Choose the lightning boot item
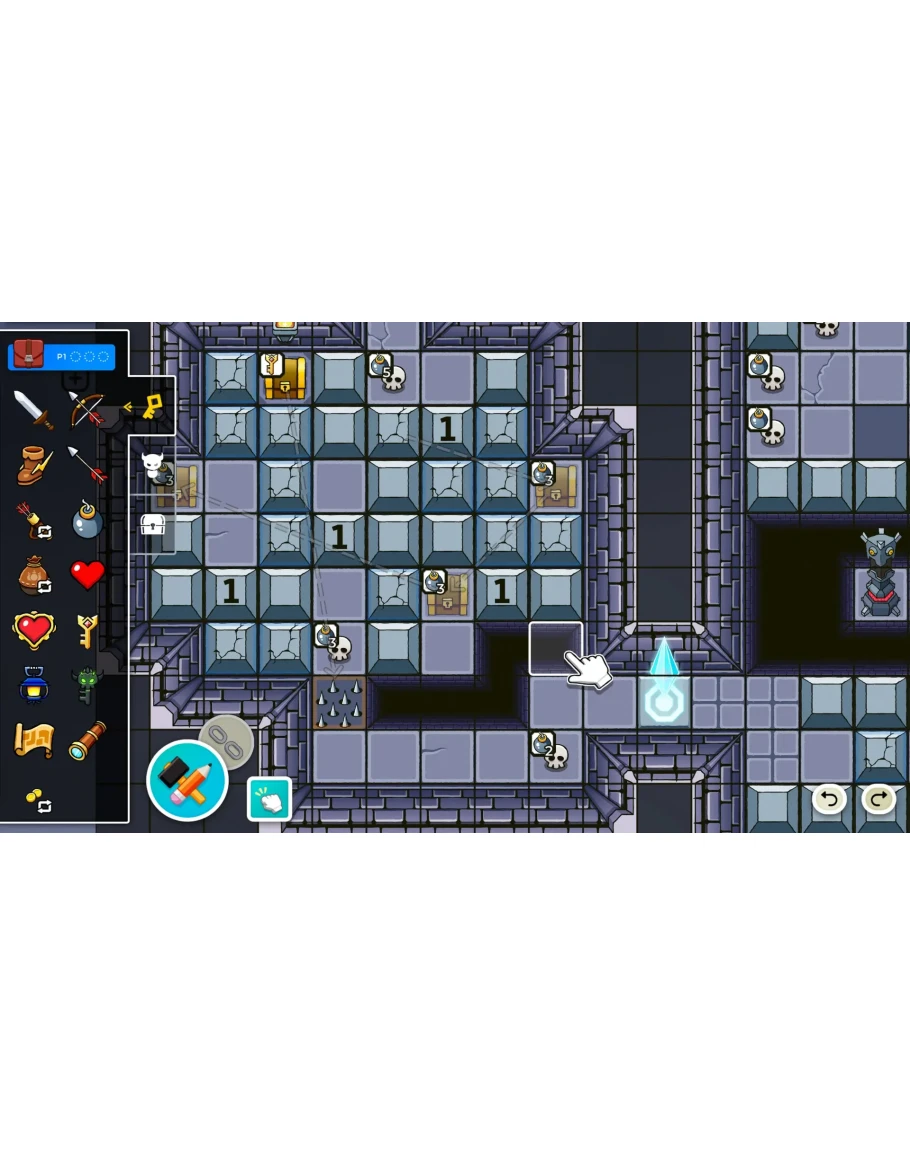910x1155 pixels. pos(33,465)
